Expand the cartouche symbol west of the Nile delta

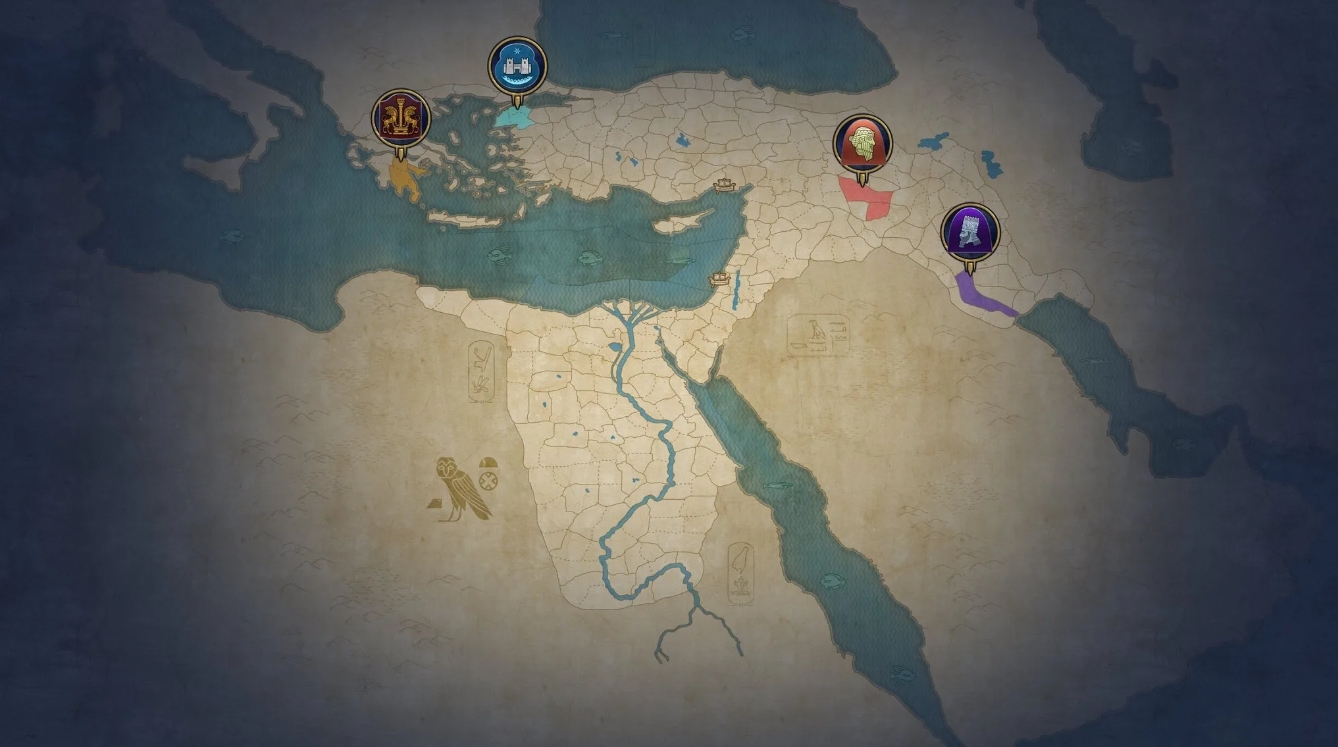(482, 371)
